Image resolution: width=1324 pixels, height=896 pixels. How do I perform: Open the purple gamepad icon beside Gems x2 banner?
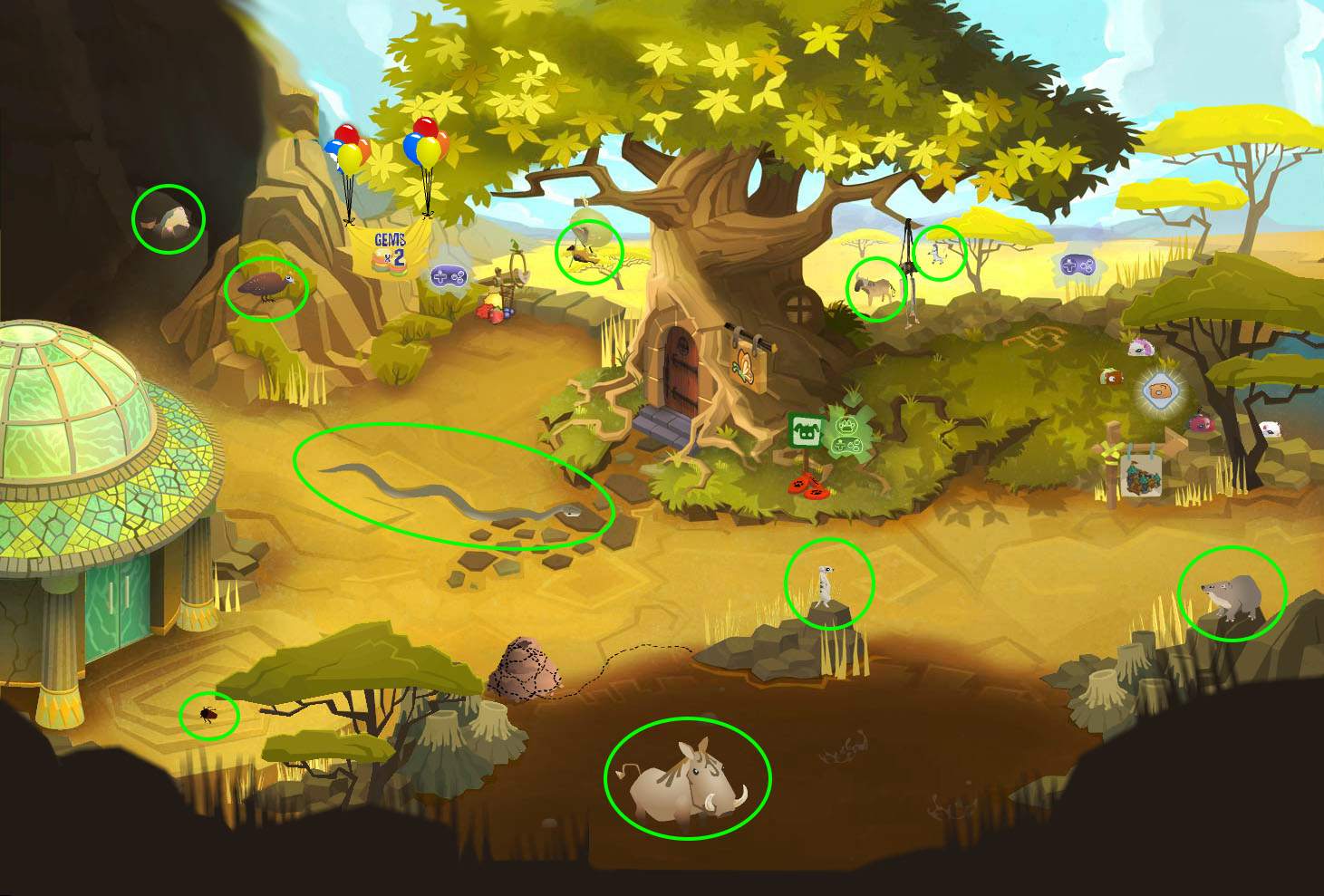click(447, 275)
